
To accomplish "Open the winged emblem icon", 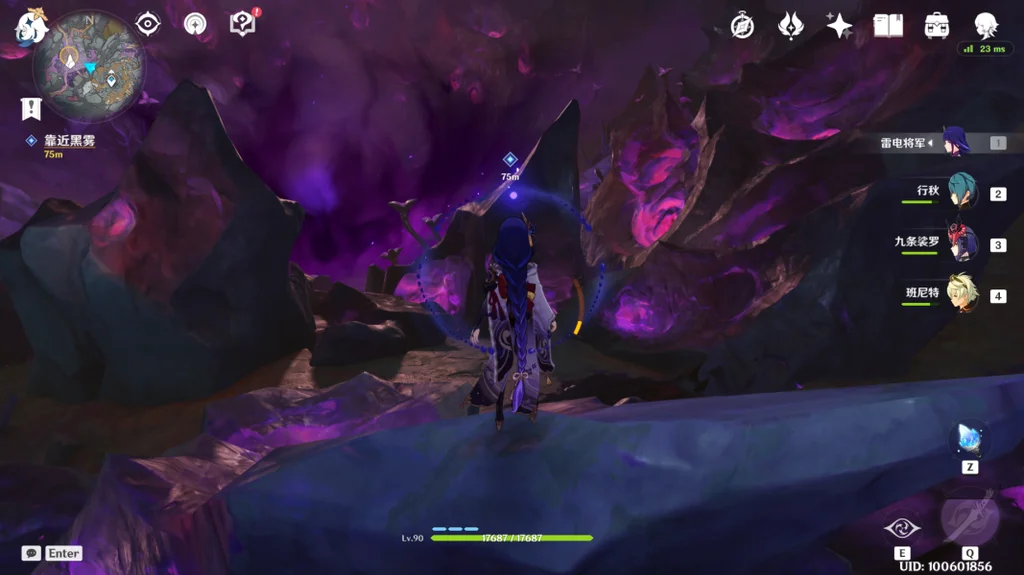I will (x=791, y=25).
